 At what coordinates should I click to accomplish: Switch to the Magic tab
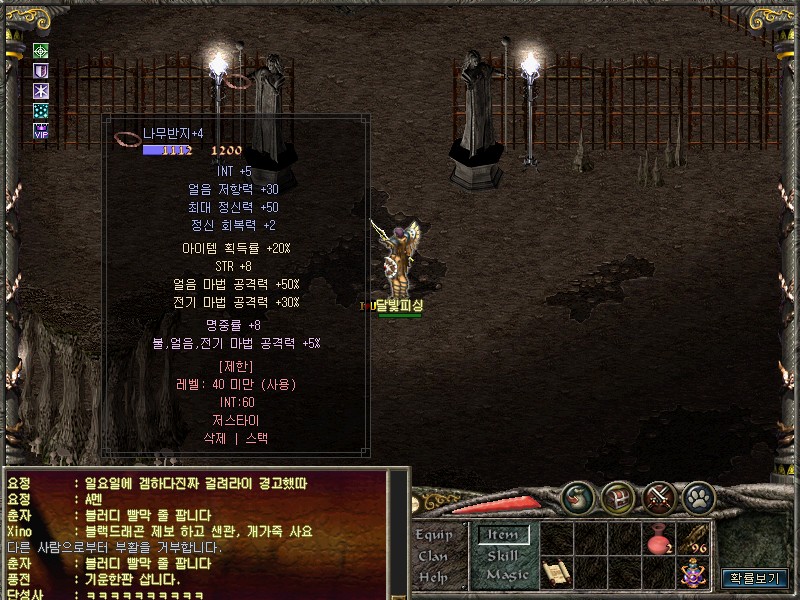(x=506, y=576)
